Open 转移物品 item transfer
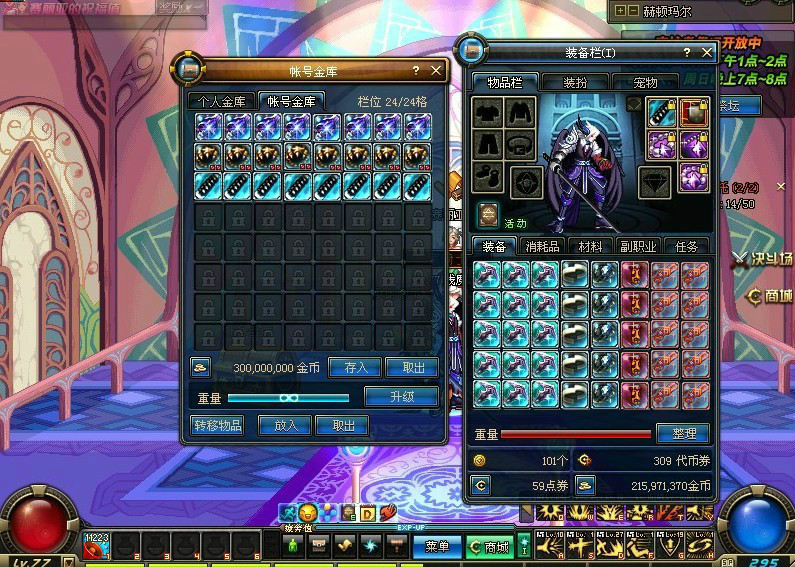The width and height of the screenshot is (795, 567). pos(217,425)
